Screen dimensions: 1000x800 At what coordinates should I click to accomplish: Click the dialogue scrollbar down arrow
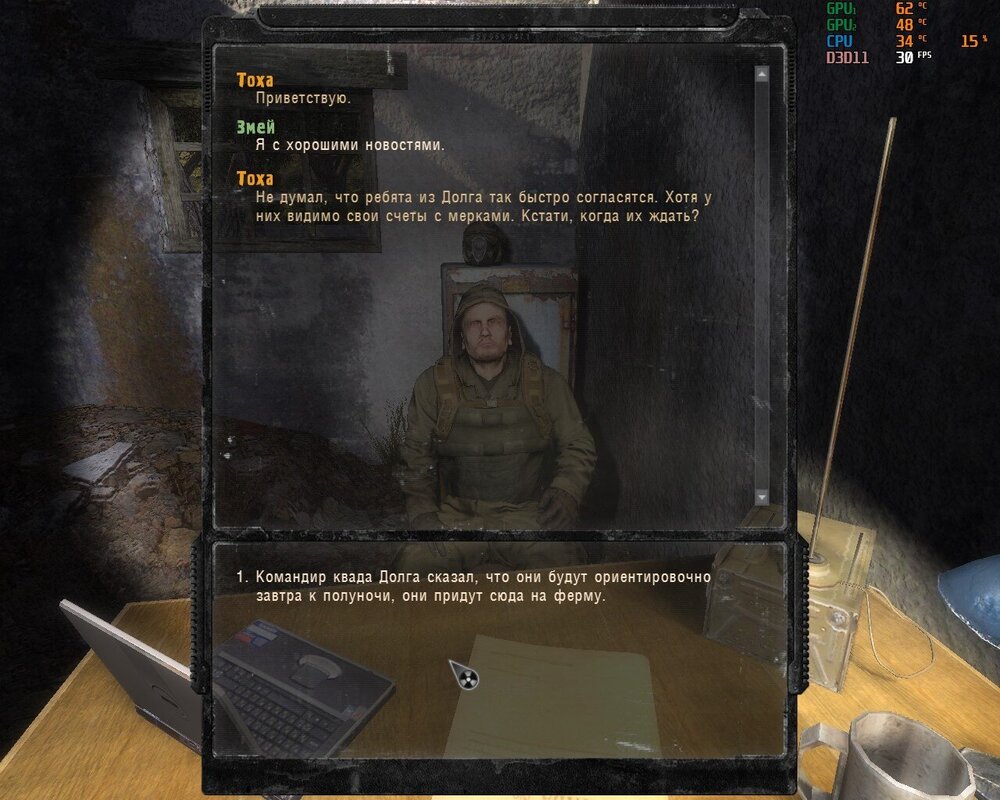pos(762,497)
